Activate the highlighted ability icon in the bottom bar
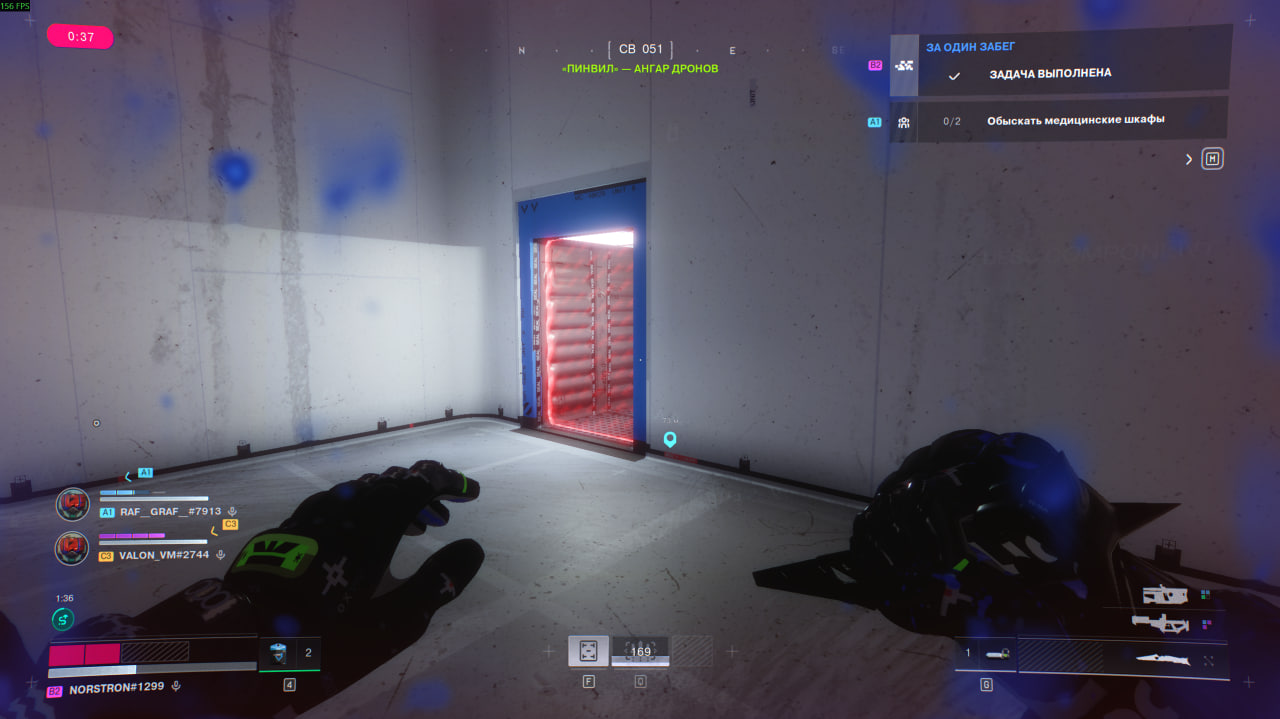Viewport: 1280px width, 719px height. [x=588, y=651]
